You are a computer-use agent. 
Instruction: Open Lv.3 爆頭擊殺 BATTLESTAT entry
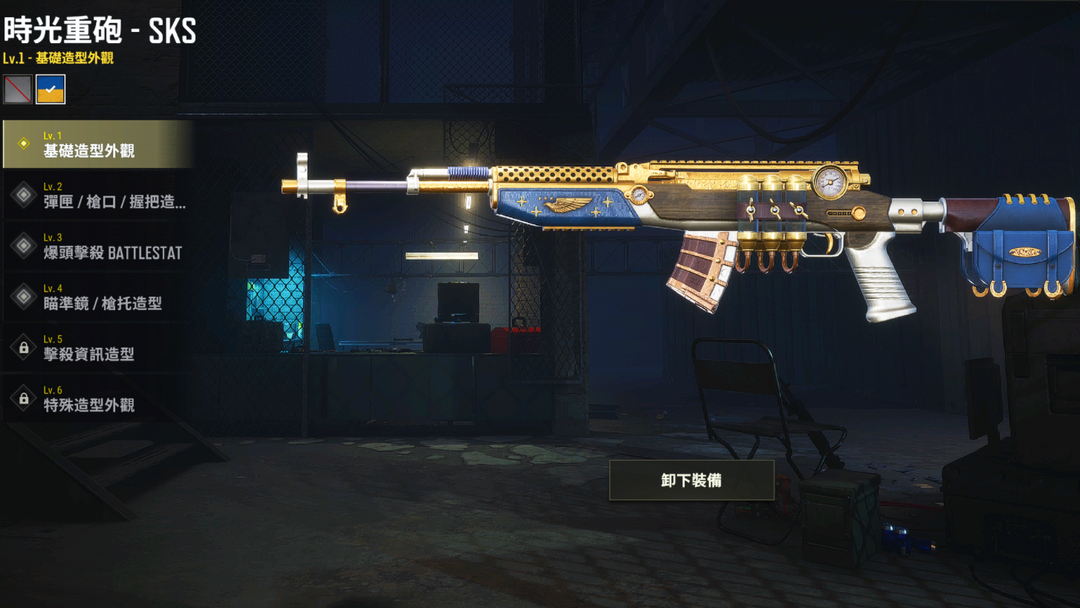(96, 246)
